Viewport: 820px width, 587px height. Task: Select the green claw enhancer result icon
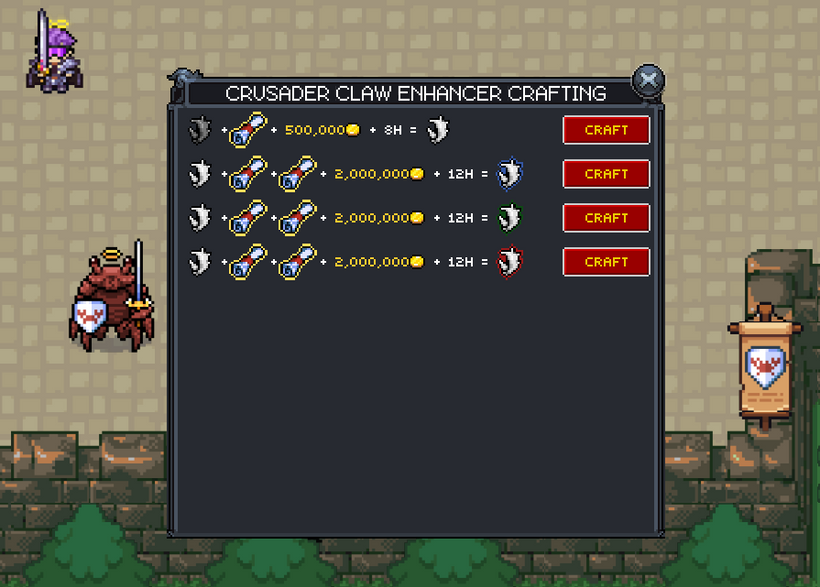click(x=510, y=218)
